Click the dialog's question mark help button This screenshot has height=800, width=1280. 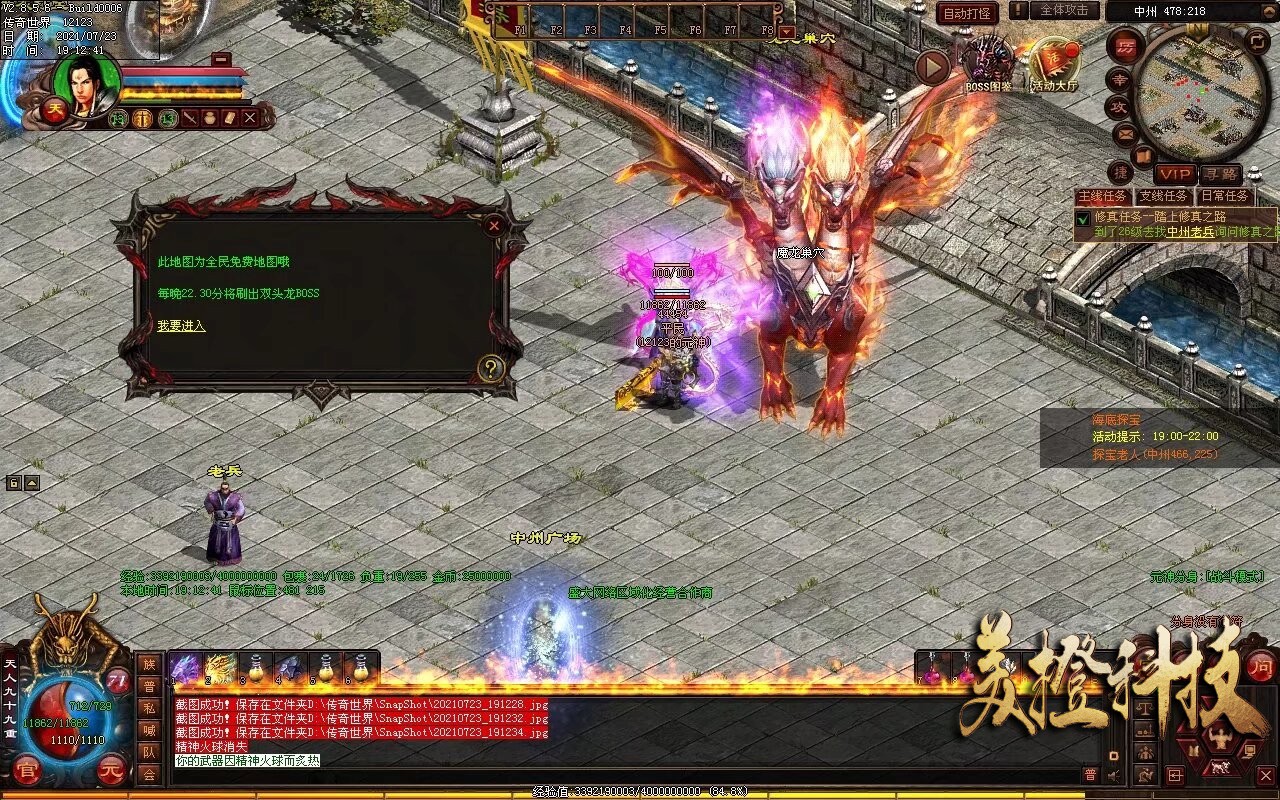tap(489, 368)
